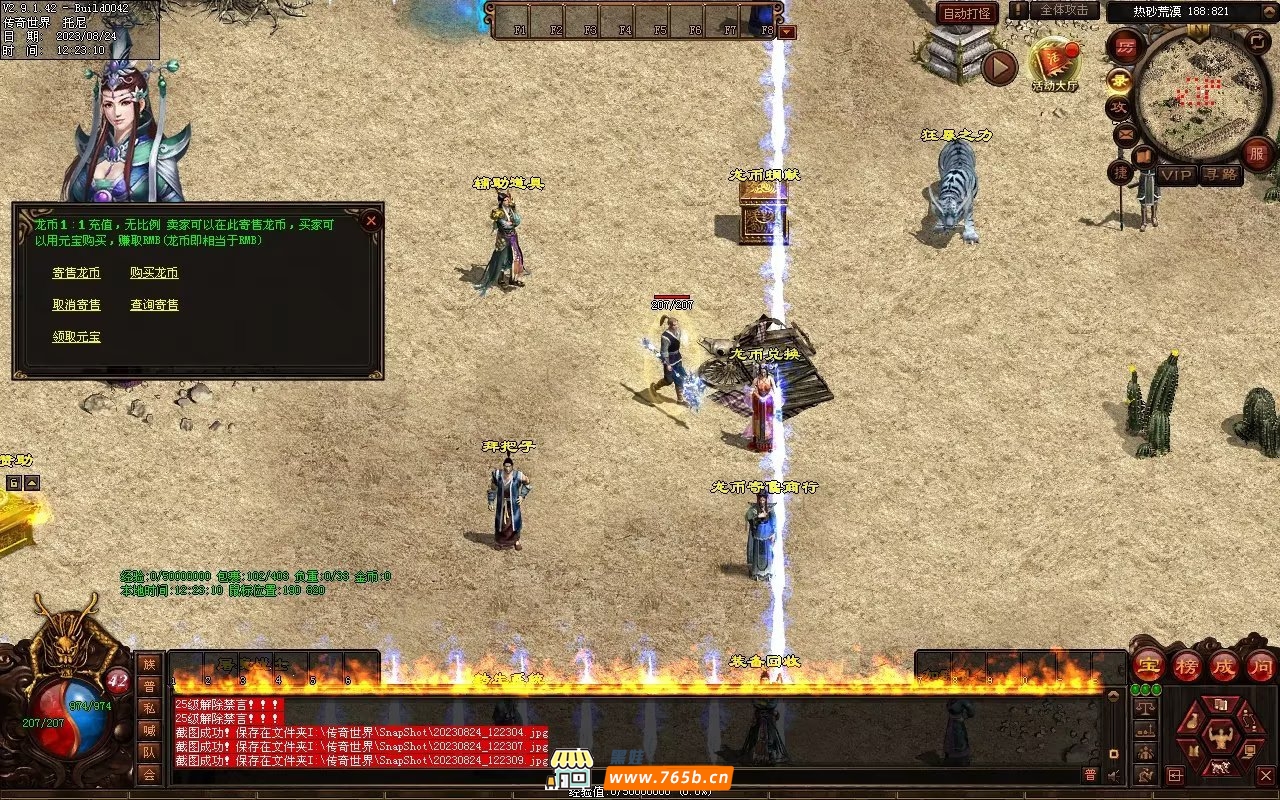
Task: Choose 领取元宝 in the dialogue
Action: point(77,337)
